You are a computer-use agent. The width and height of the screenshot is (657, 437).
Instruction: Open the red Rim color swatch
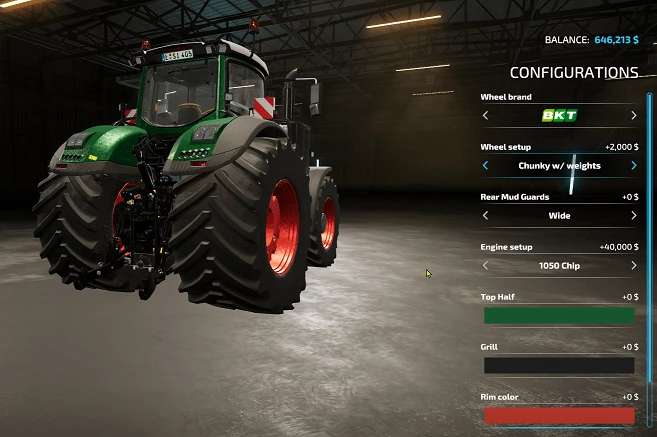pos(559,416)
